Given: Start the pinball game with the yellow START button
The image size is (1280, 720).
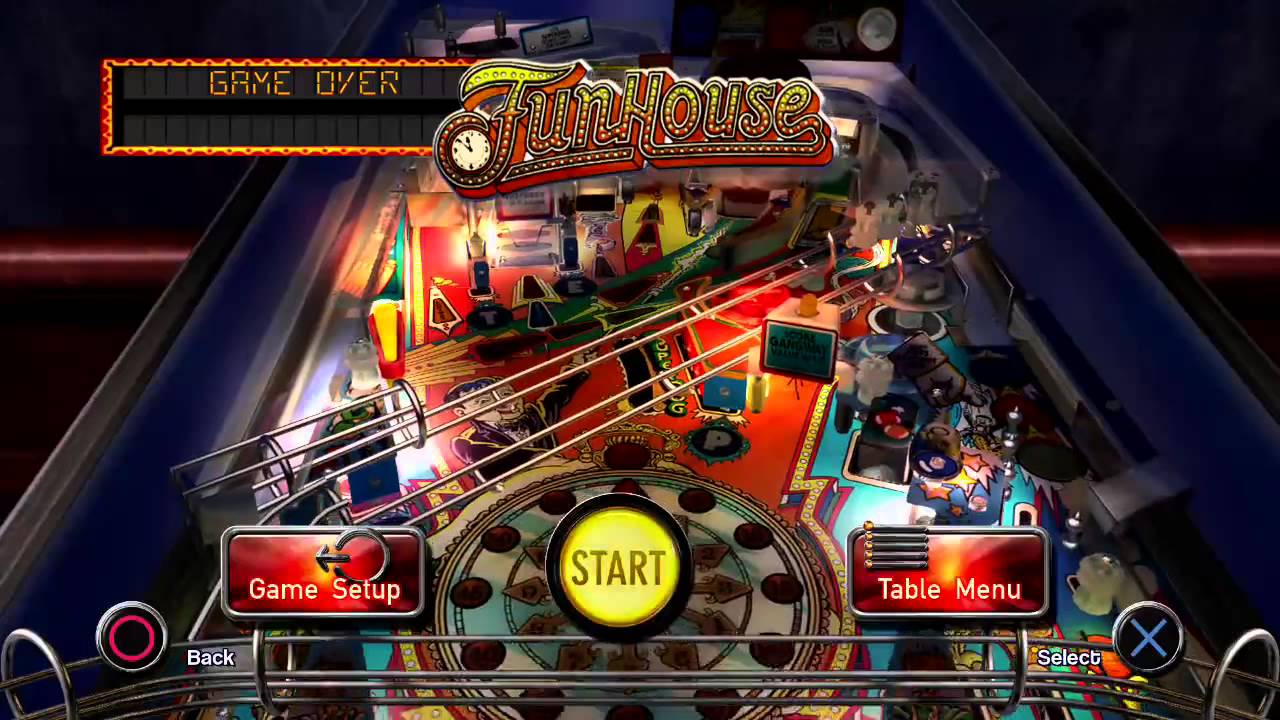Looking at the screenshot, I should [x=618, y=566].
